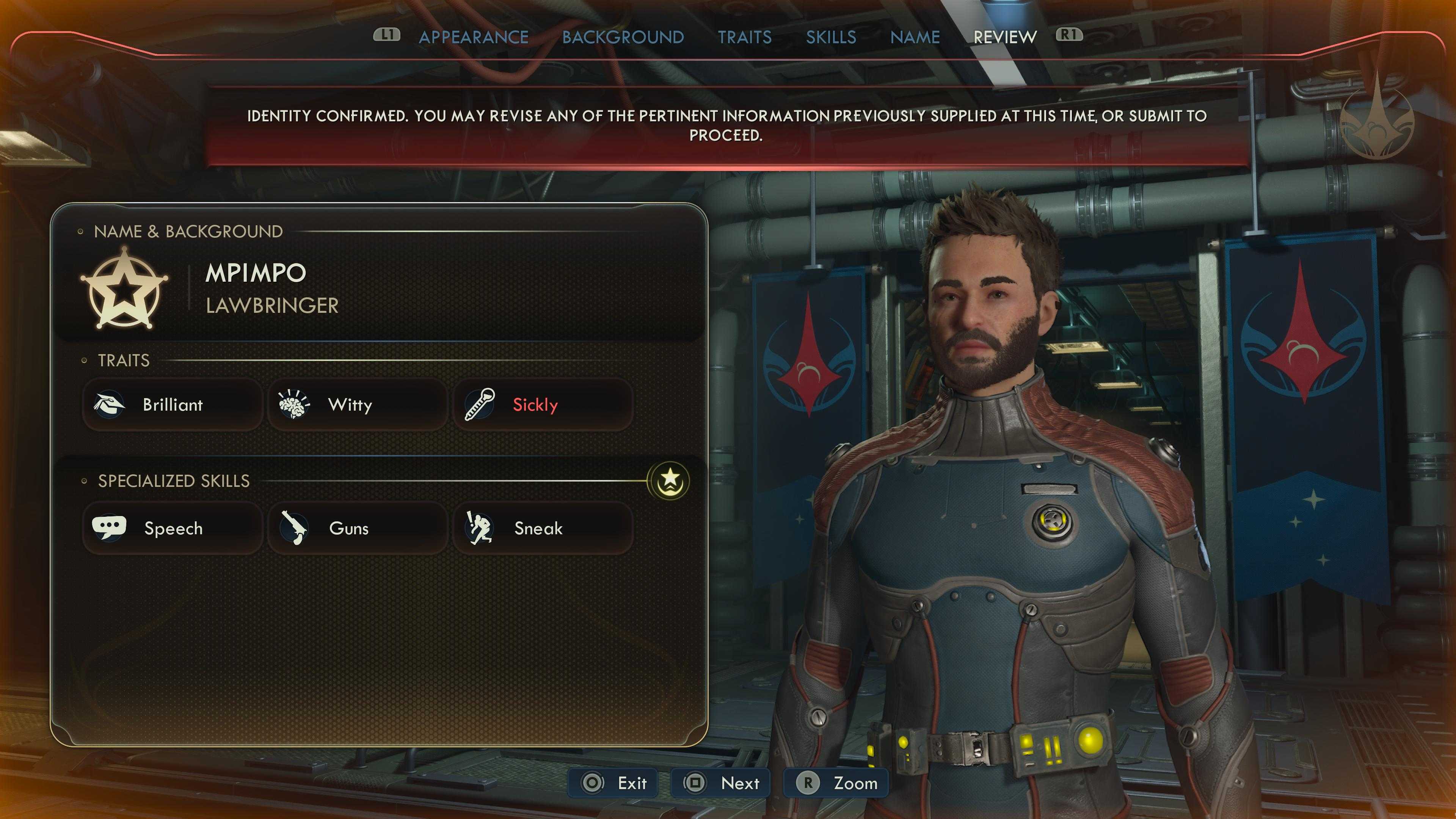This screenshot has height=819, width=1456.
Task: Choose the Guns skill entry
Action: (x=357, y=529)
